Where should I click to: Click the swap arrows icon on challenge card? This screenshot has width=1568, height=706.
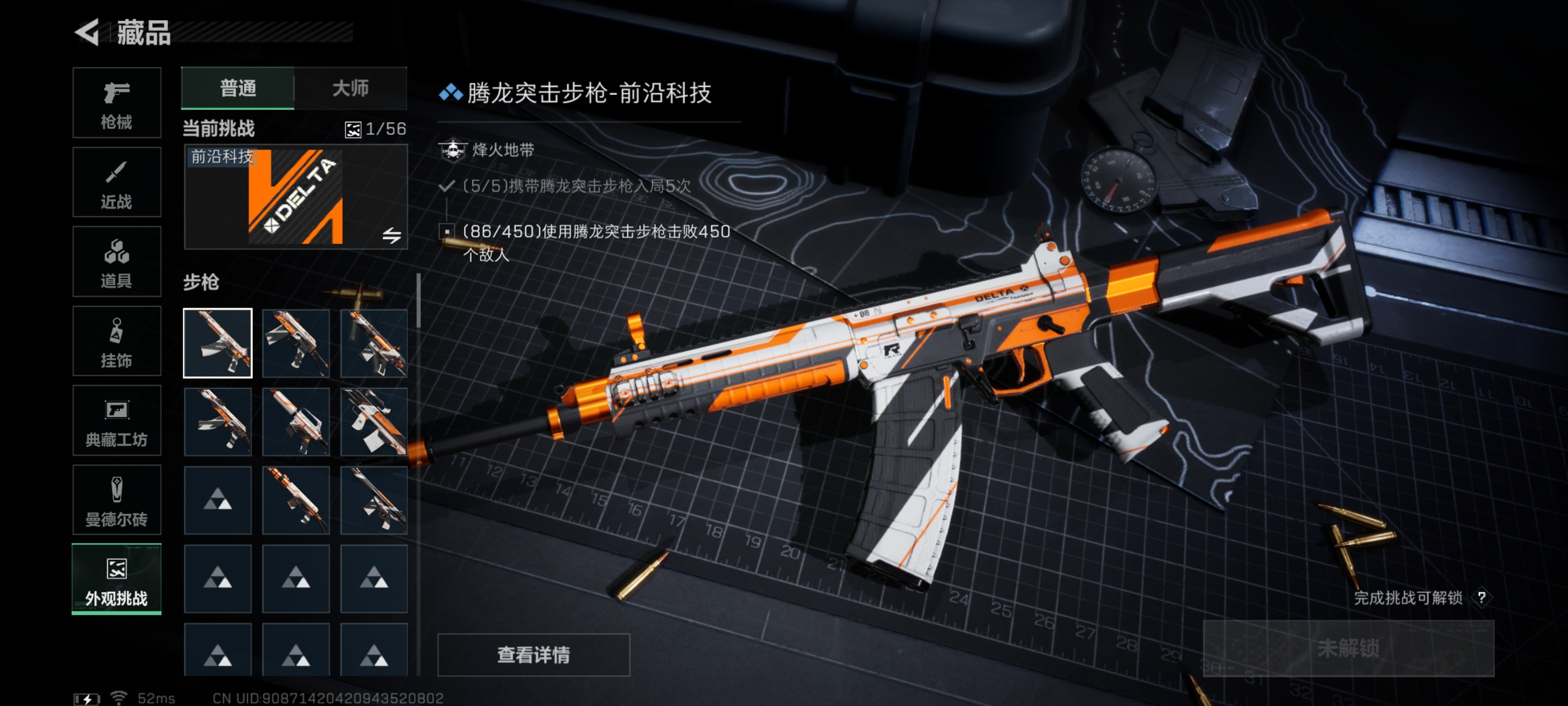coord(391,235)
